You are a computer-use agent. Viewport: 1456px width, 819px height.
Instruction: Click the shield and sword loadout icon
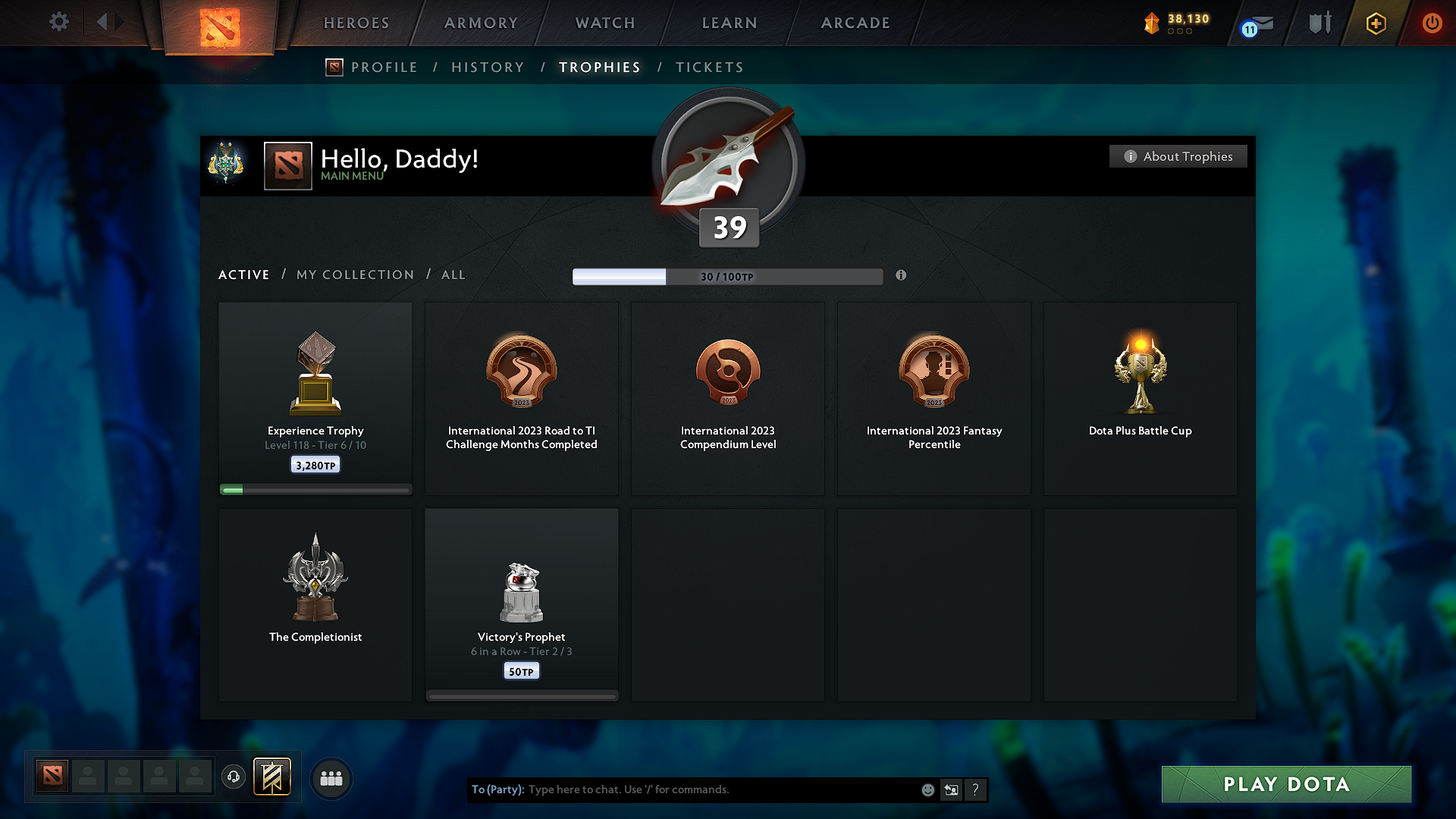pos(1319,23)
